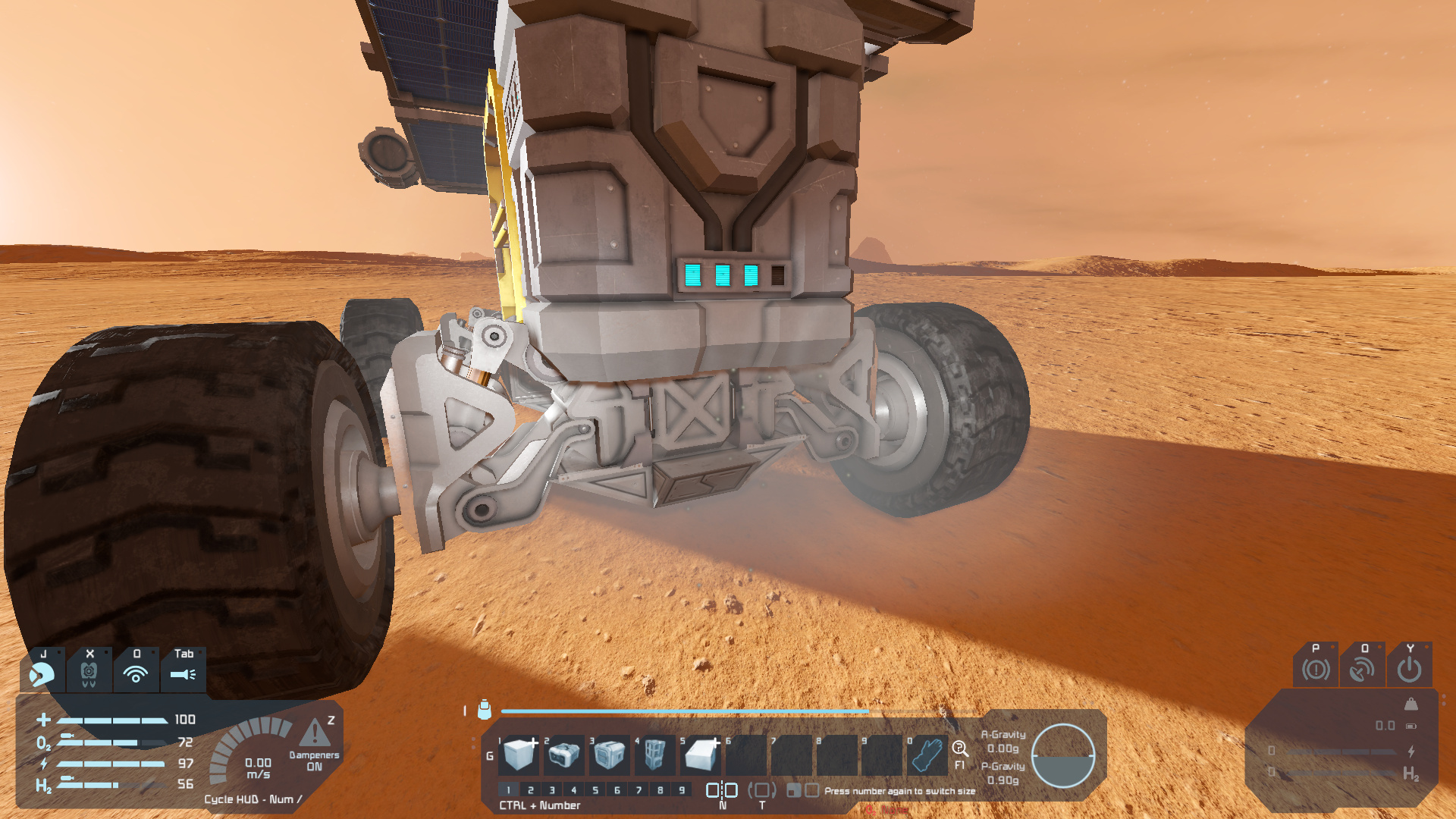Toggle the flashlight icon
Viewport: 1456px width, 819px height.
tap(183, 673)
